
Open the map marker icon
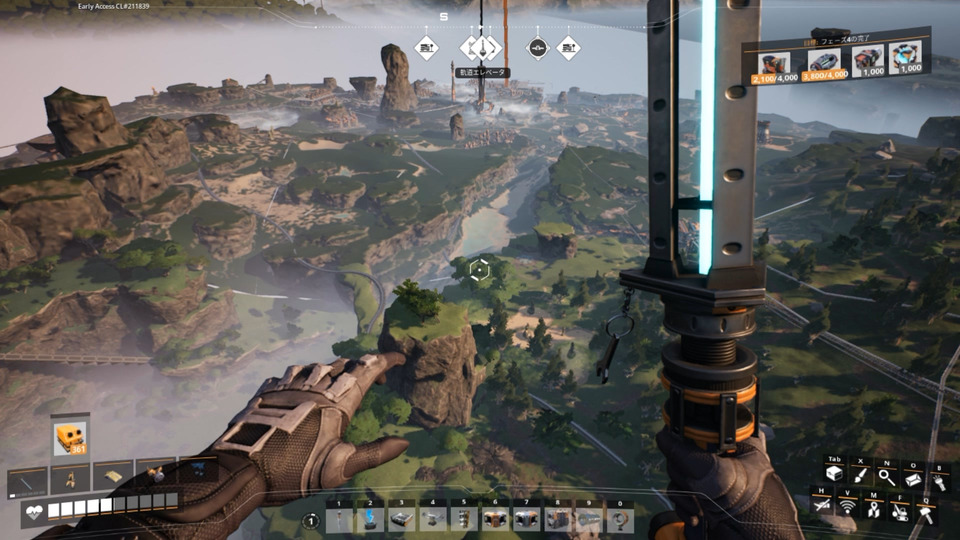coord(874,509)
